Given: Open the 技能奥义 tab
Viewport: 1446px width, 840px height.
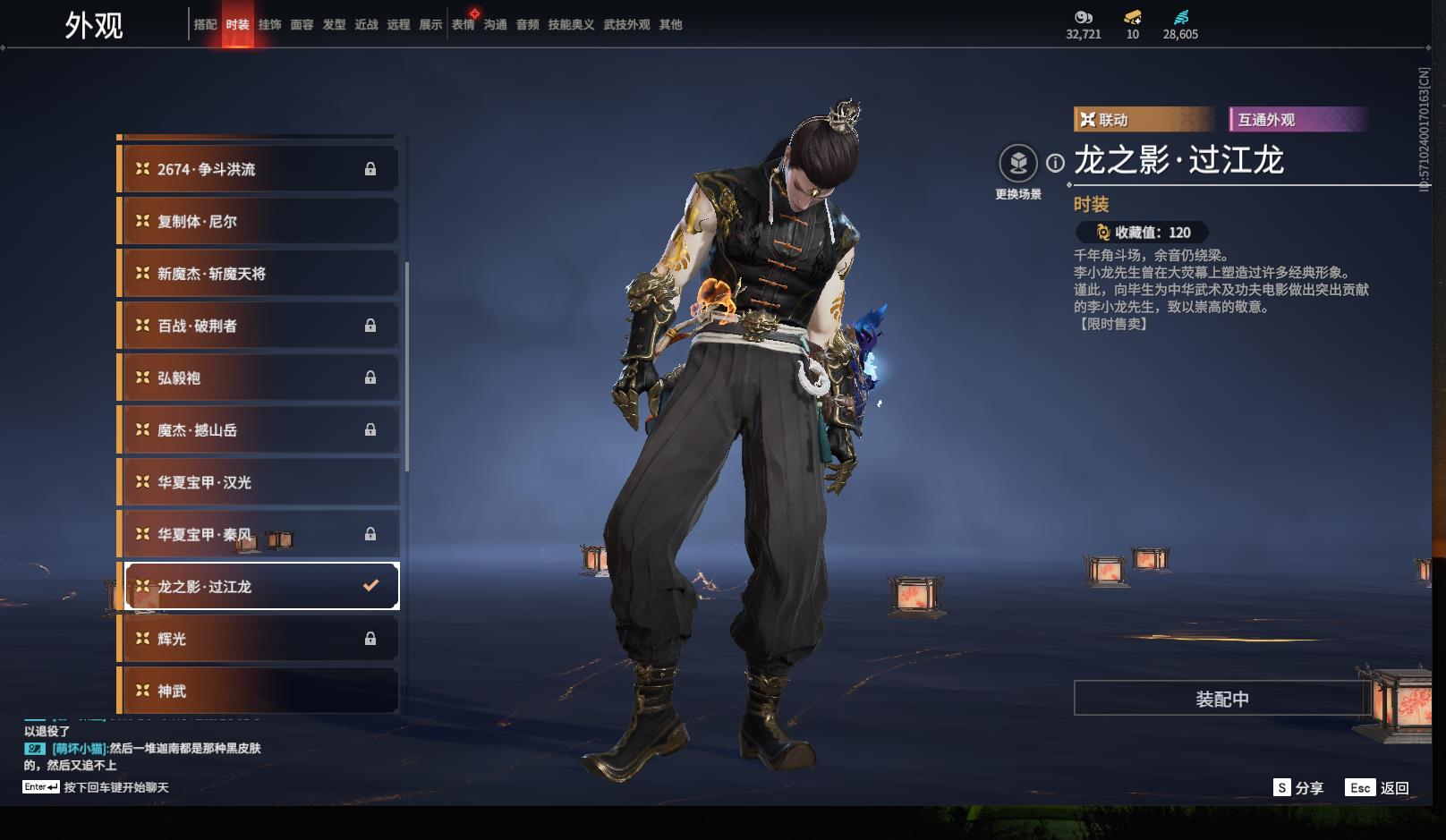Looking at the screenshot, I should pyautogui.click(x=571, y=25).
